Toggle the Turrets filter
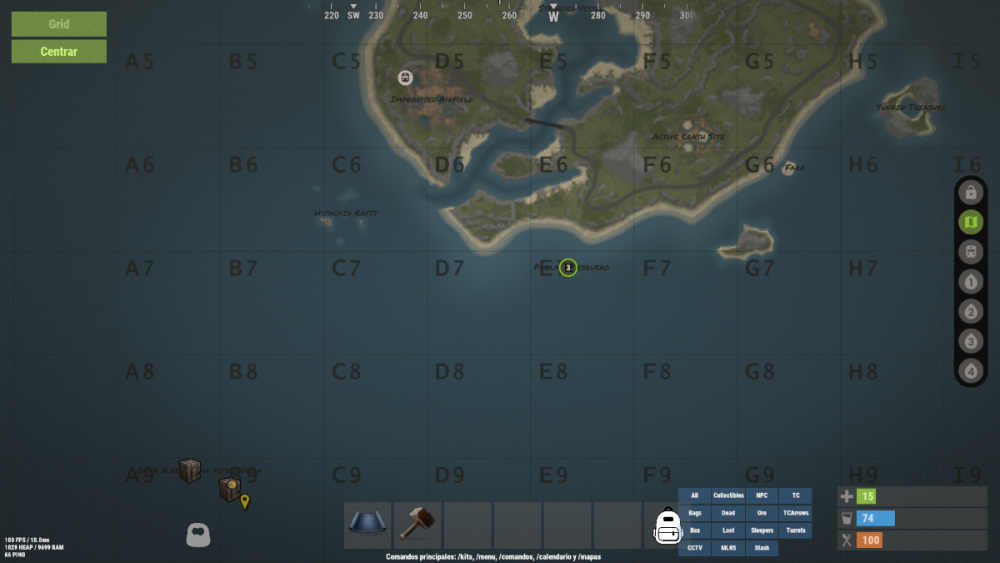The height and width of the screenshot is (563, 1000). (796, 531)
